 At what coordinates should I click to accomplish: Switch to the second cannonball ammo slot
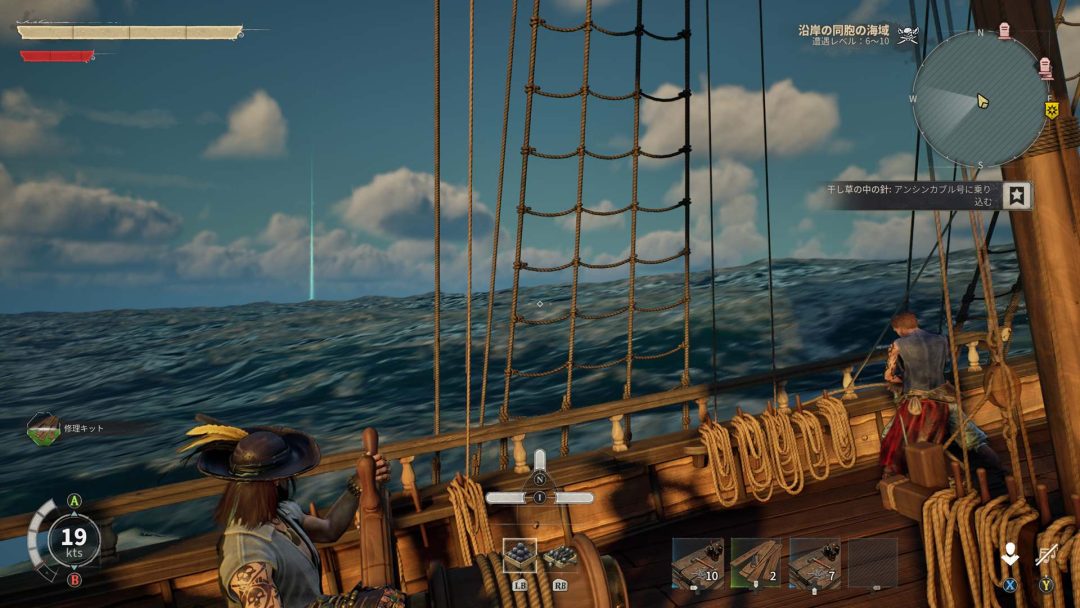pos(560,556)
